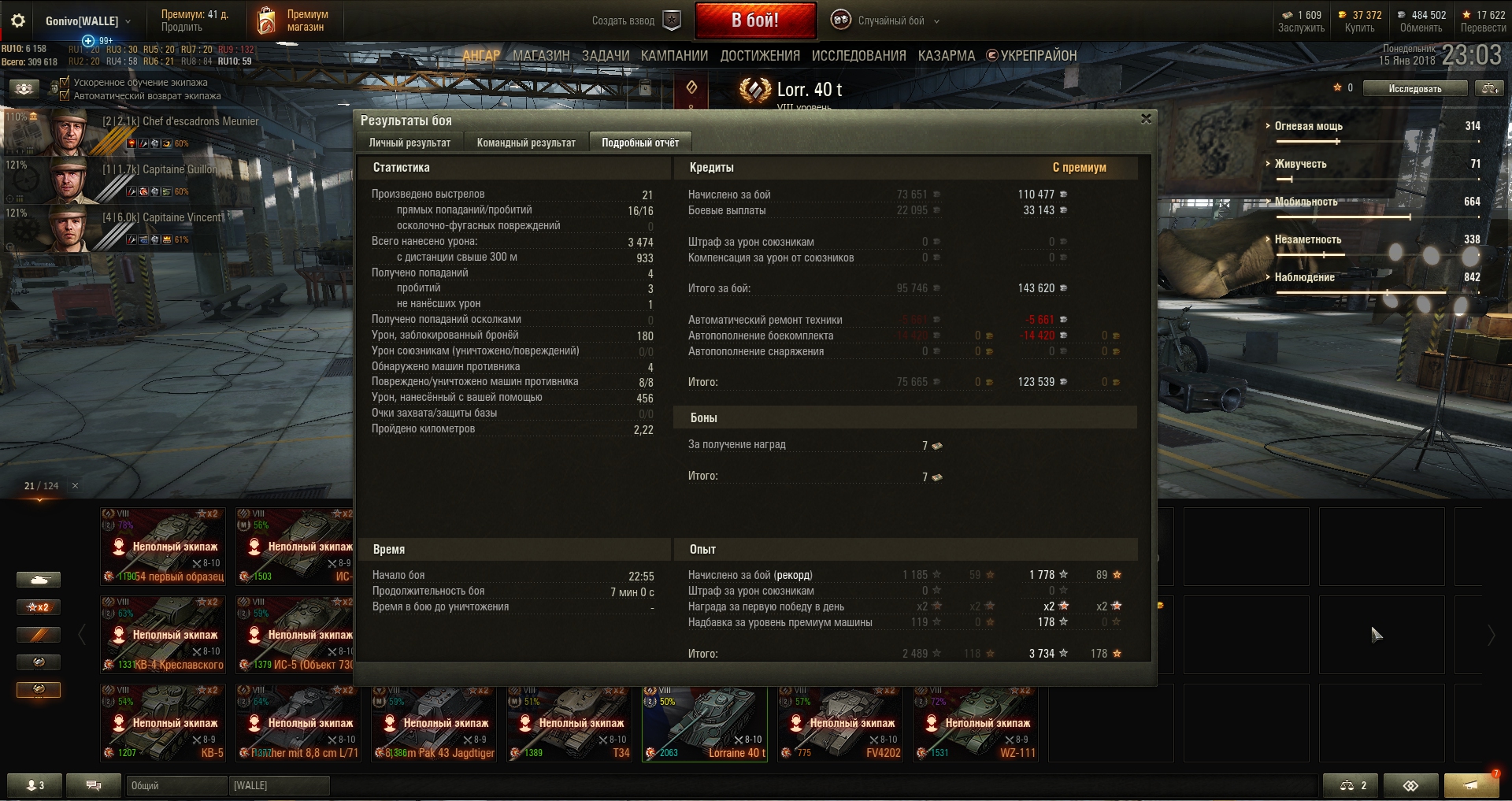
Task: Open the Командный результат tab
Action: point(526,143)
